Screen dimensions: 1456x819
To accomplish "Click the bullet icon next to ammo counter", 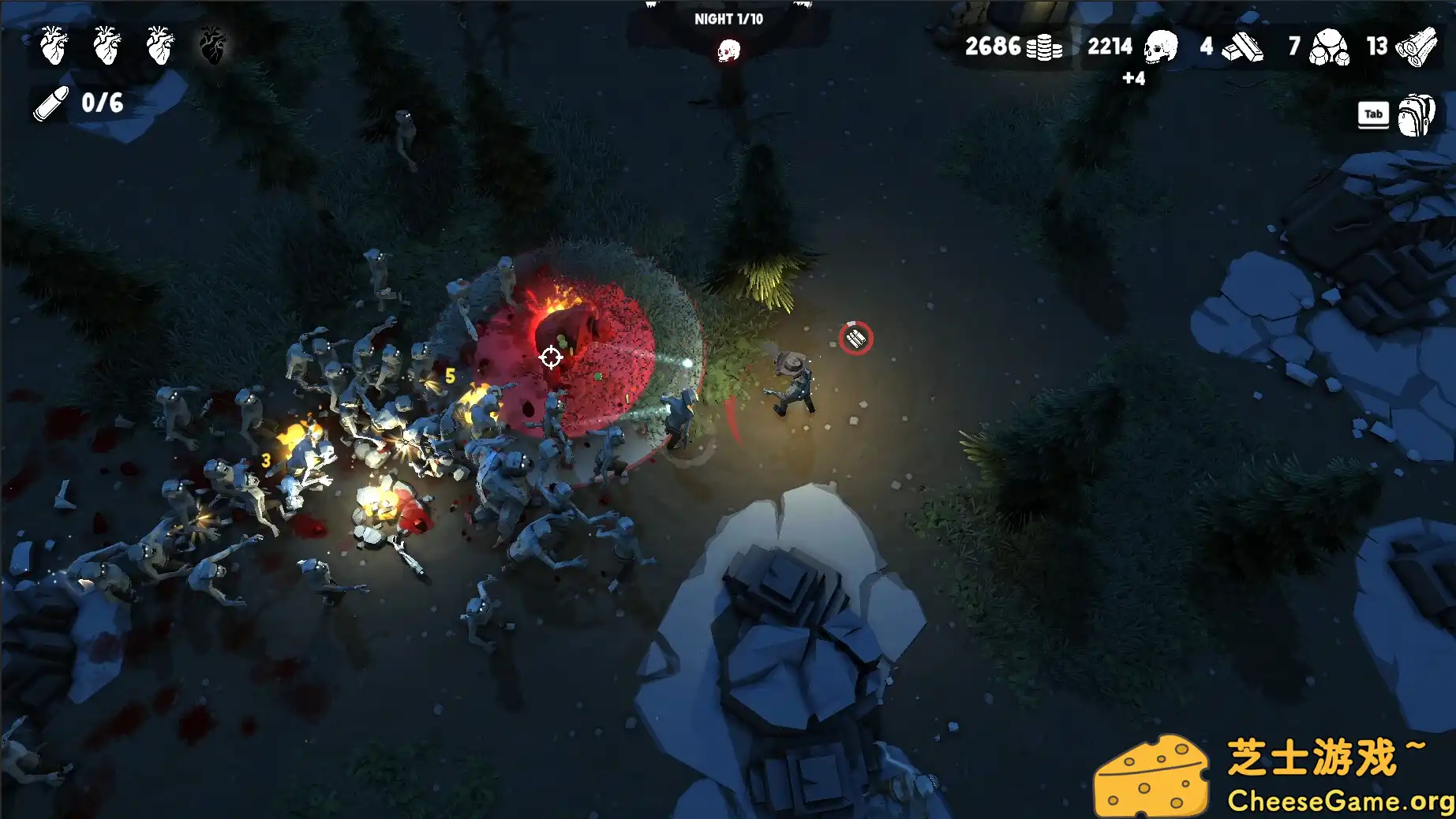I will tap(49, 101).
